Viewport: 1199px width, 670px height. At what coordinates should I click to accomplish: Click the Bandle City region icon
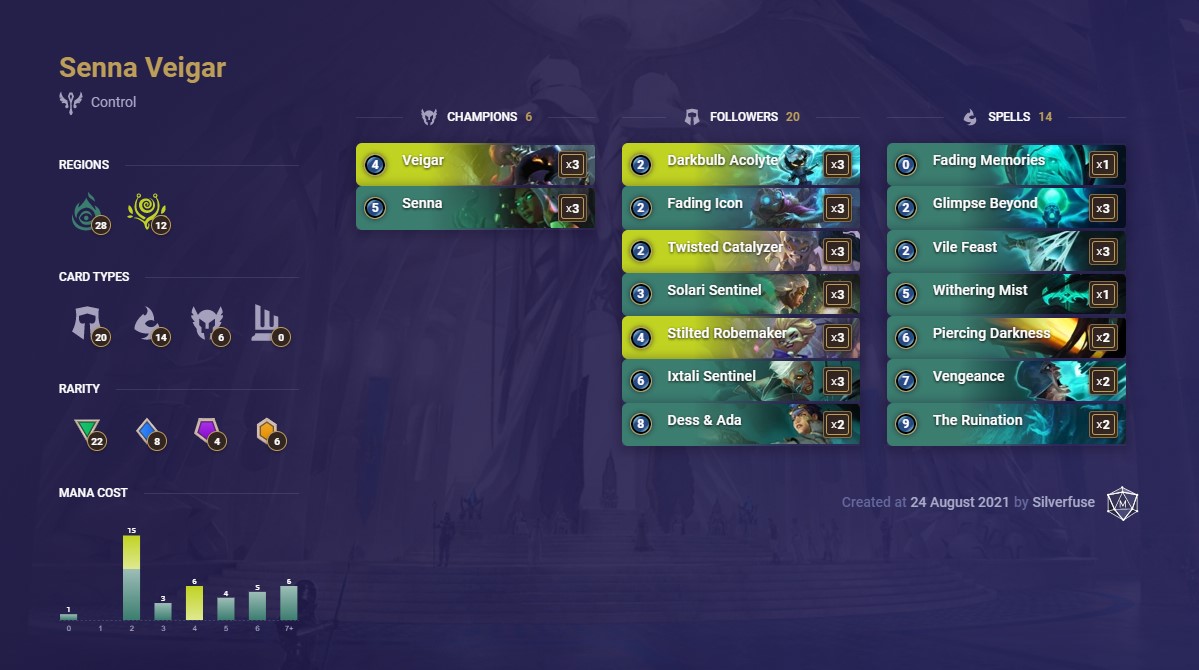(x=146, y=212)
